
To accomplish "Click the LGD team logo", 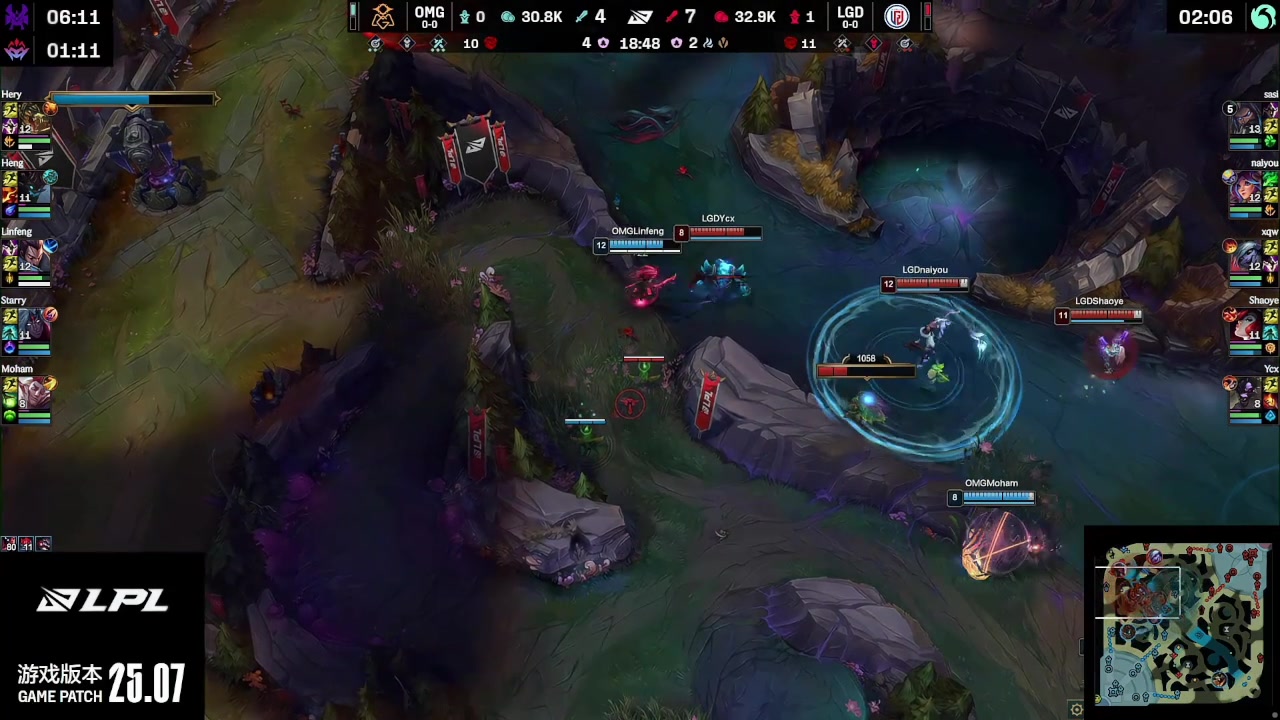I will pyautogui.click(x=896, y=17).
